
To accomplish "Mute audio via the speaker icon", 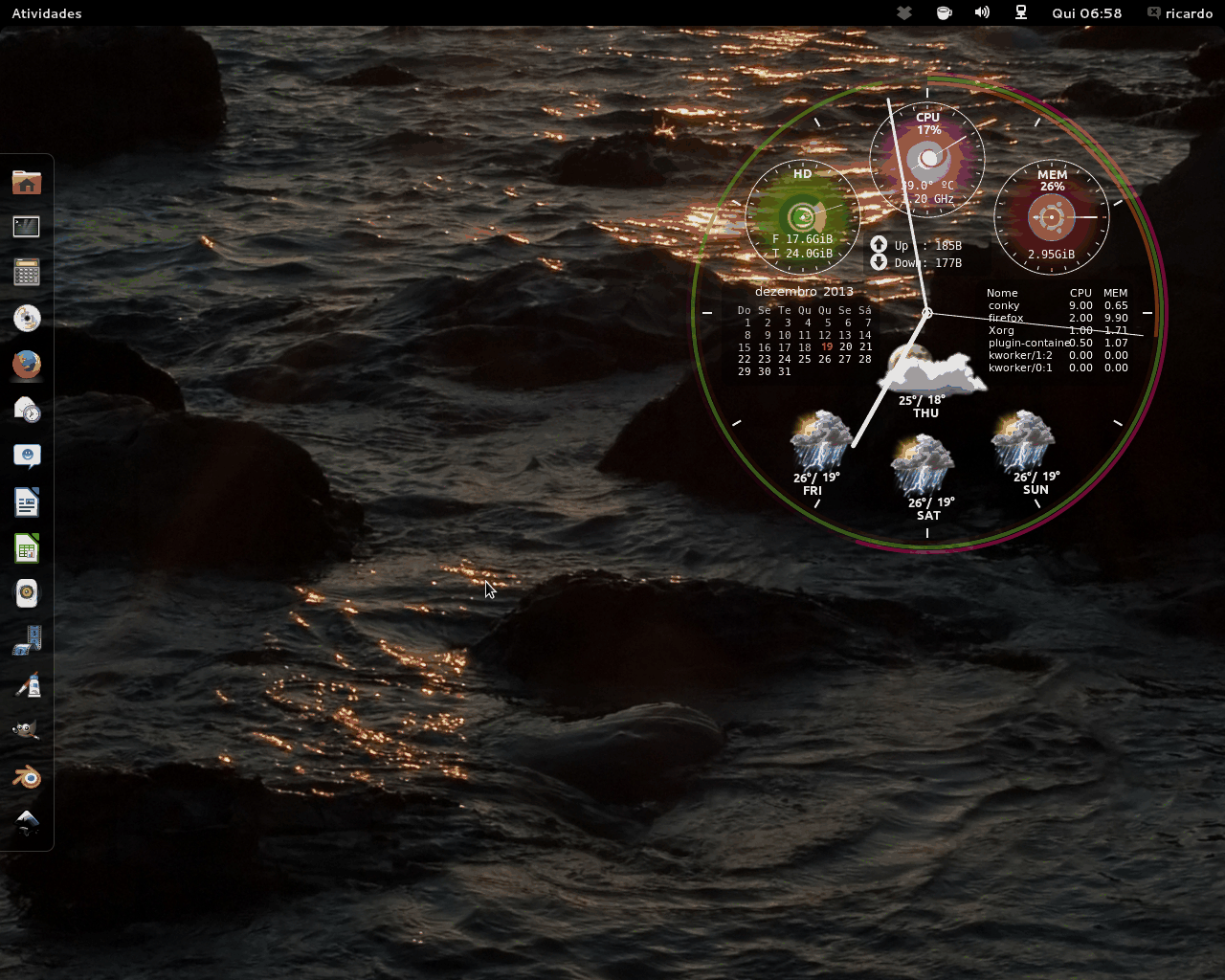I will (x=981, y=12).
